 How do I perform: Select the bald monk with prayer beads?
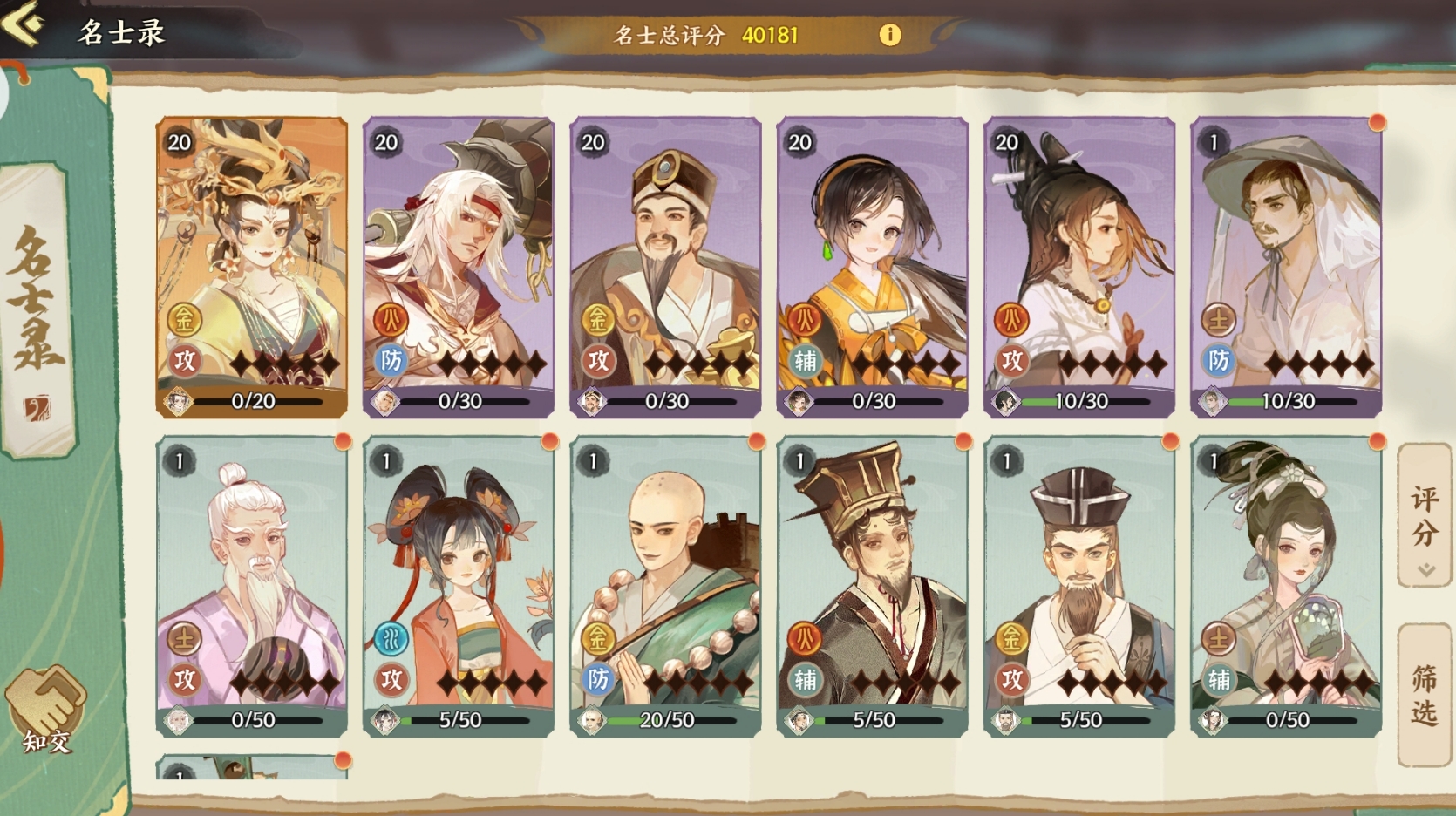pos(665,586)
